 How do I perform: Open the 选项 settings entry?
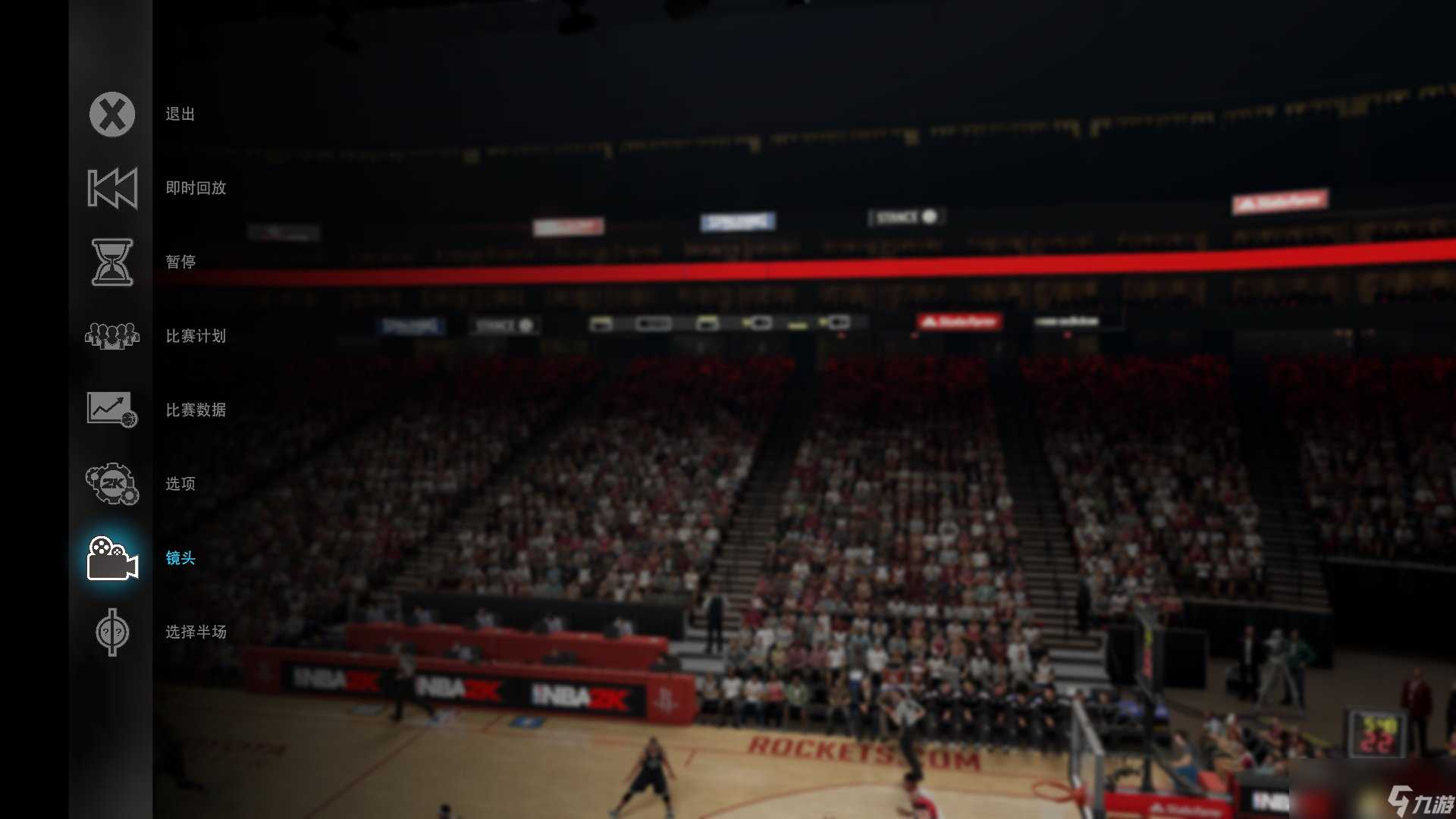click(x=179, y=485)
